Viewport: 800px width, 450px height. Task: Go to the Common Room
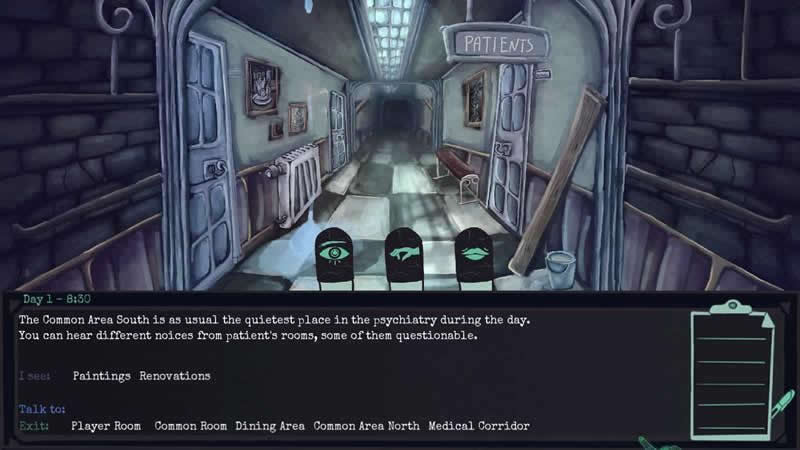coord(191,426)
